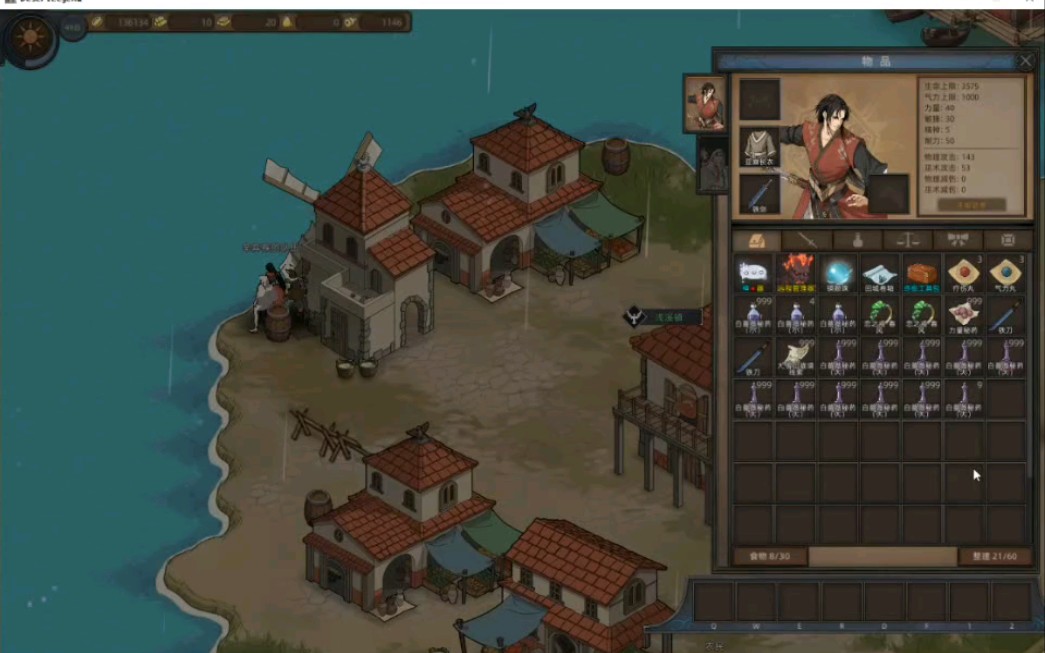Switch to the sword weapons tab
This screenshot has width=1045, height=653.
click(x=807, y=240)
